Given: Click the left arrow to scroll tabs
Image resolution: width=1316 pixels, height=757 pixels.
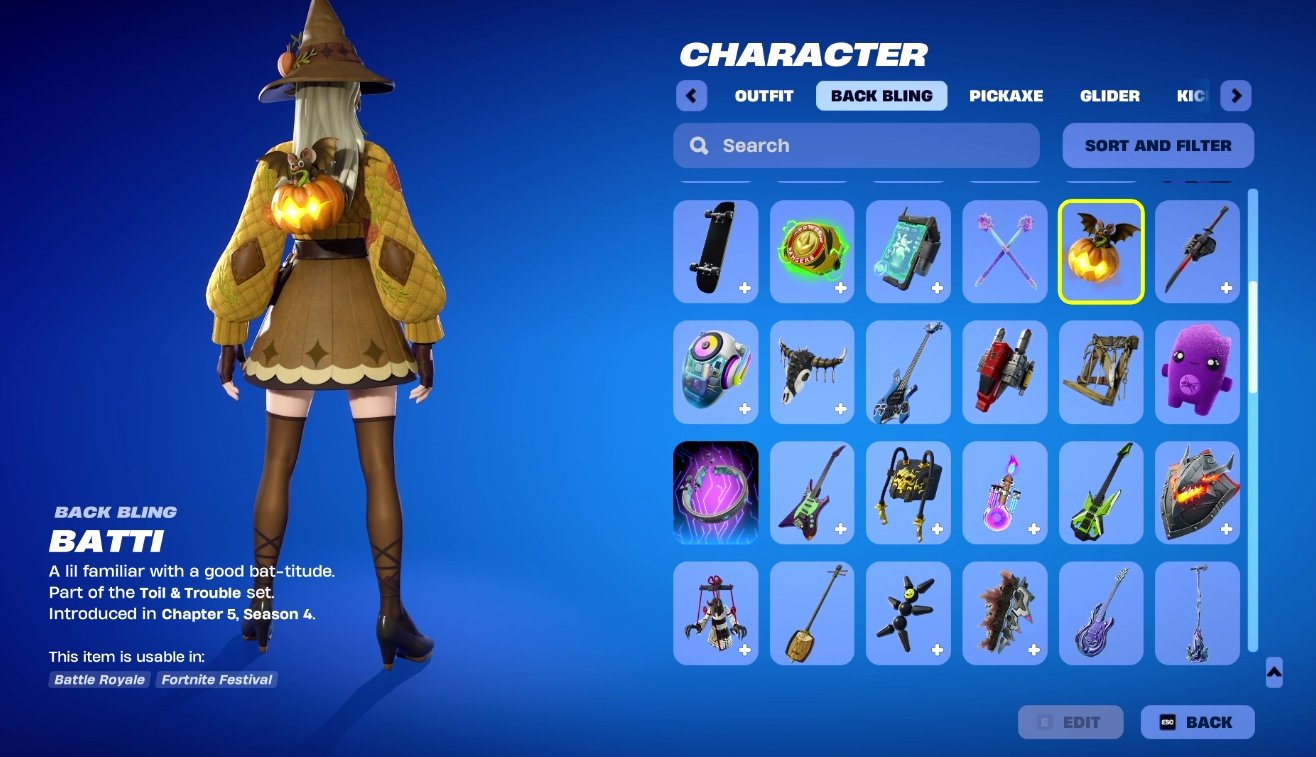Looking at the screenshot, I should (x=691, y=95).
